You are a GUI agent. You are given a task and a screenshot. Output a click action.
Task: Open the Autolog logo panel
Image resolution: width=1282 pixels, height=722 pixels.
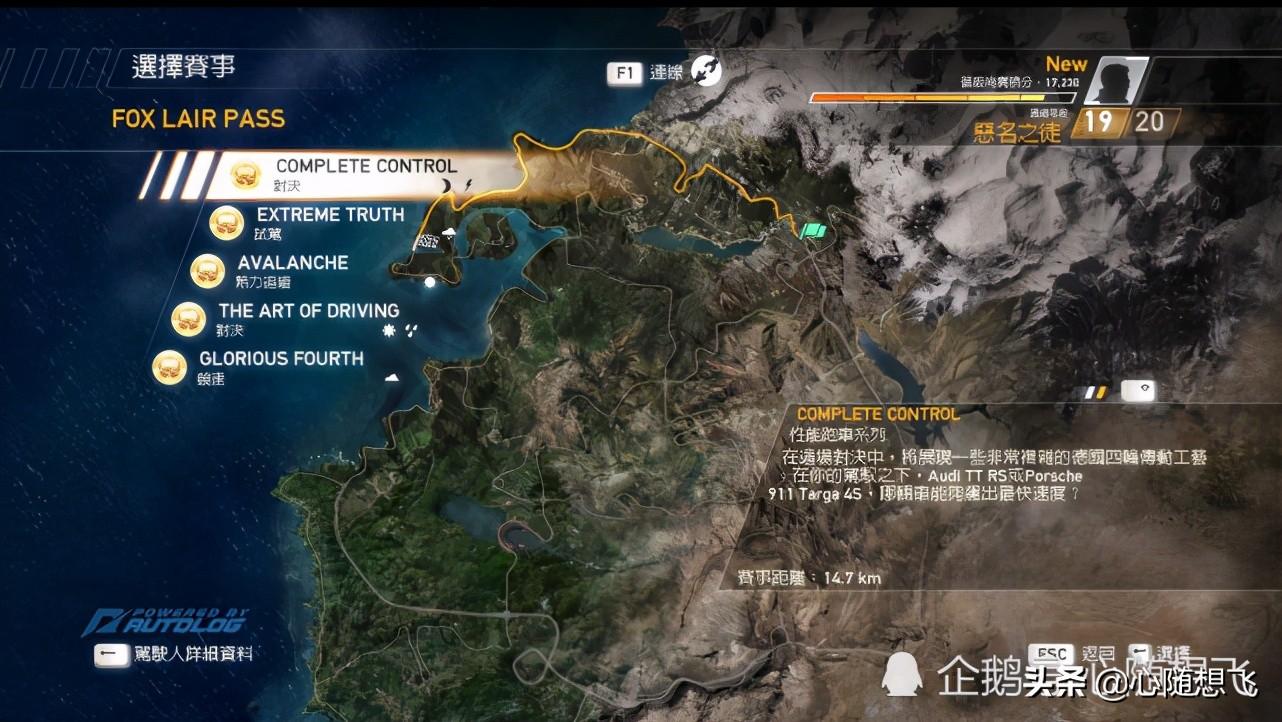pos(165,621)
